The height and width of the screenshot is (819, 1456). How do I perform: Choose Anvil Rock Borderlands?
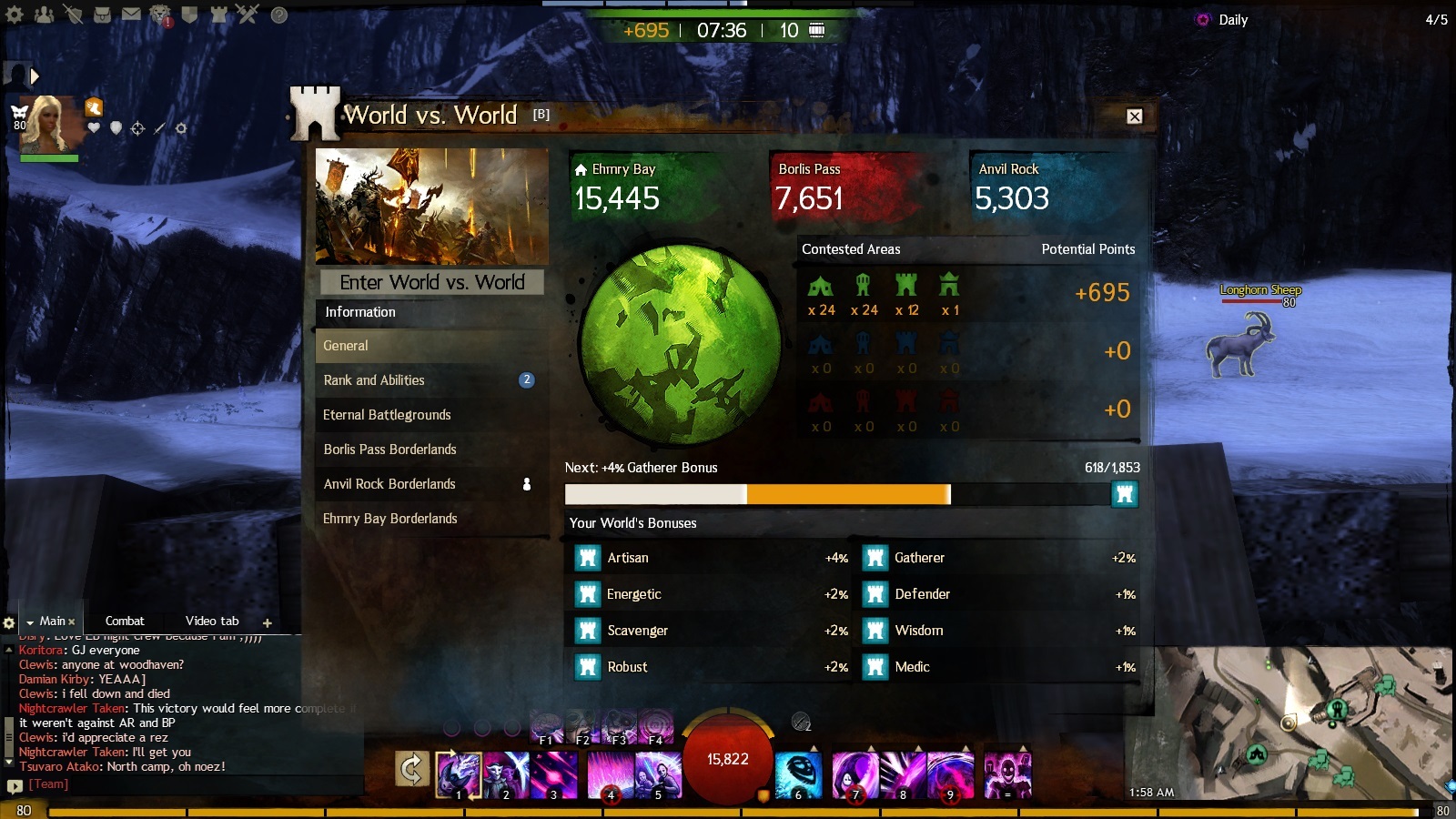431,484
